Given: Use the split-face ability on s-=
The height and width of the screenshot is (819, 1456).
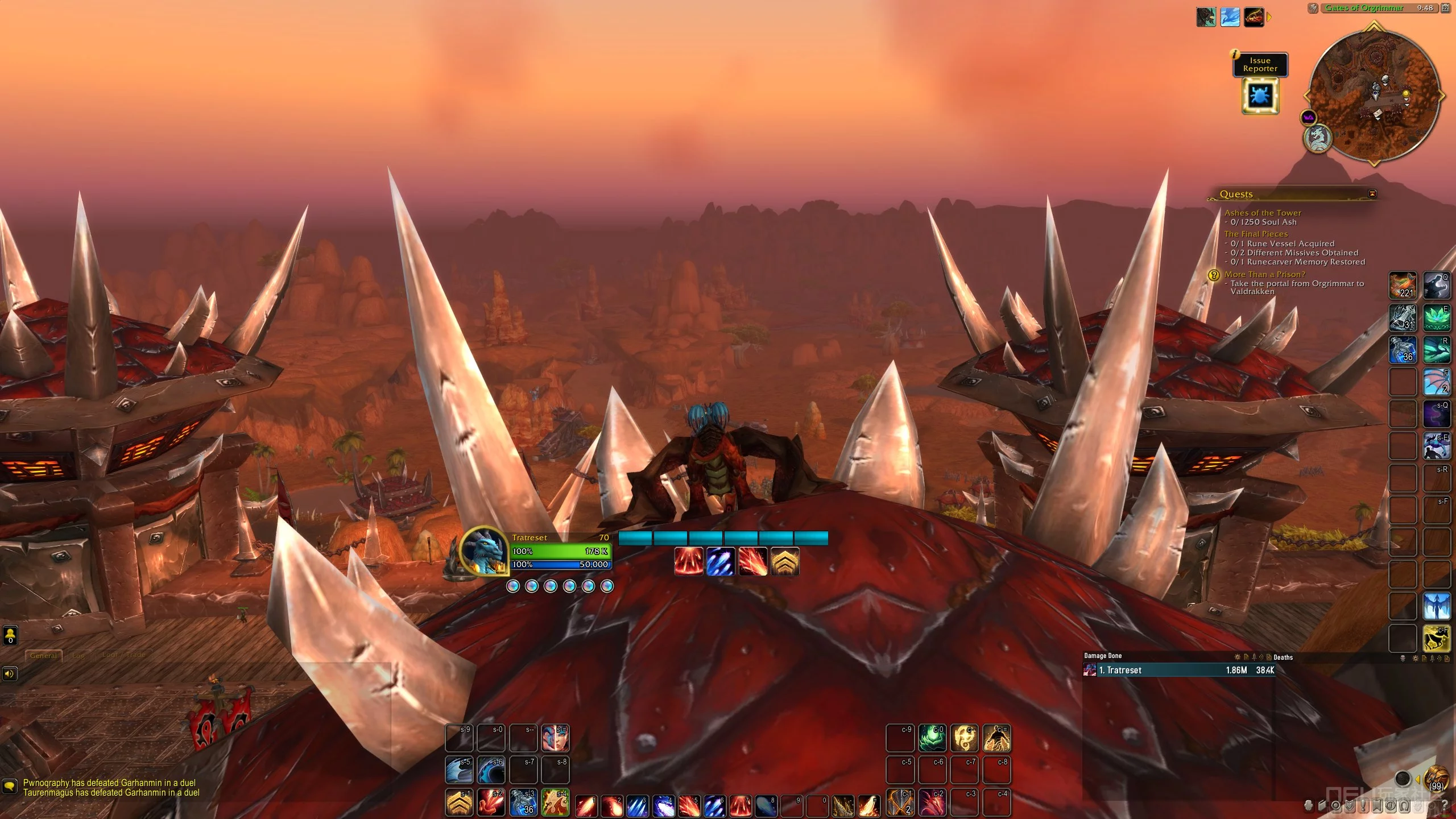Looking at the screenshot, I should (555, 738).
